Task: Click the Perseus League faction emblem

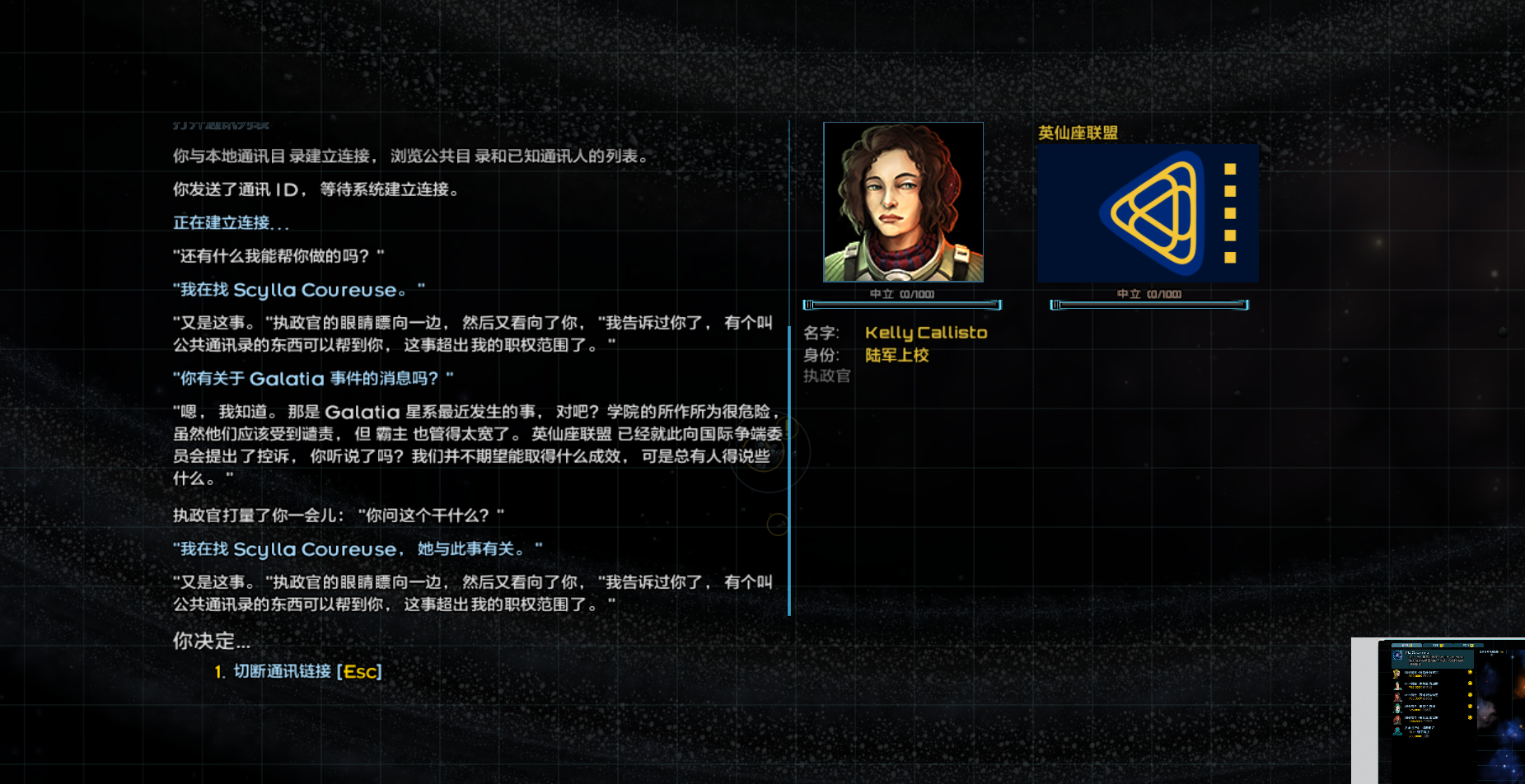Action: pyautogui.click(x=1148, y=212)
